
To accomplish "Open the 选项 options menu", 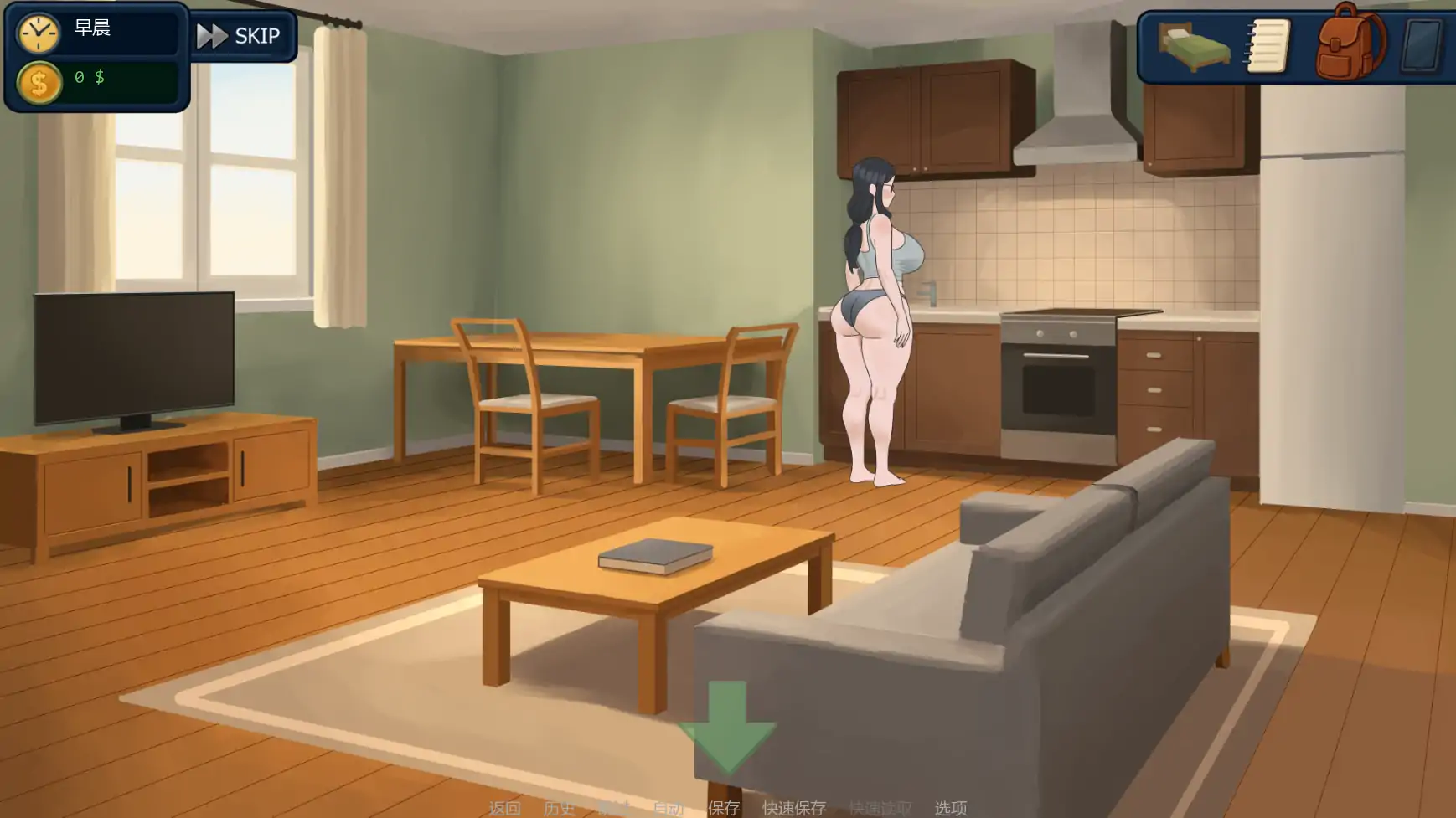I will pos(949,807).
